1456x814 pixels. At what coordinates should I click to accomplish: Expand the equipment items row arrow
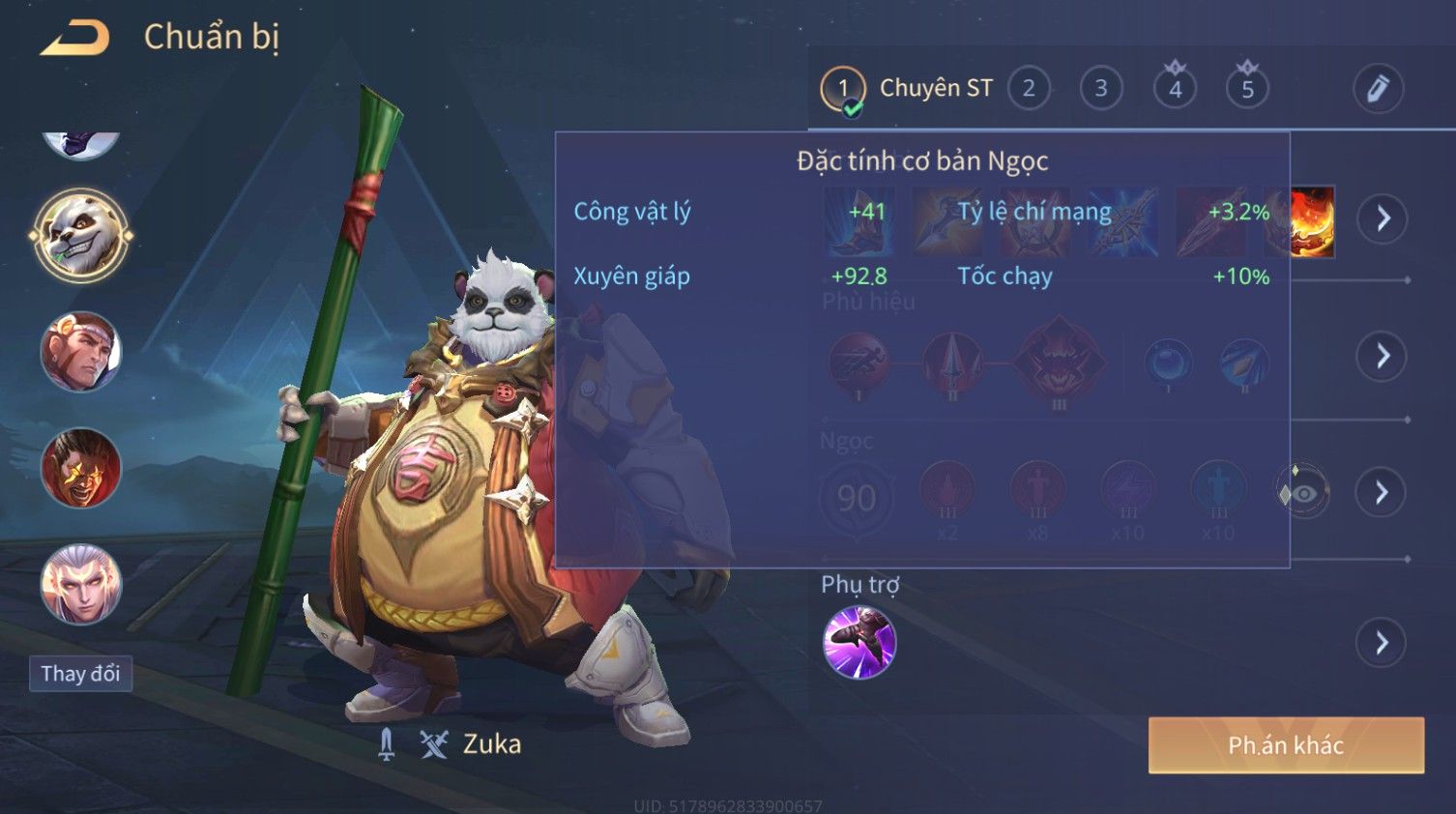coord(1383,218)
